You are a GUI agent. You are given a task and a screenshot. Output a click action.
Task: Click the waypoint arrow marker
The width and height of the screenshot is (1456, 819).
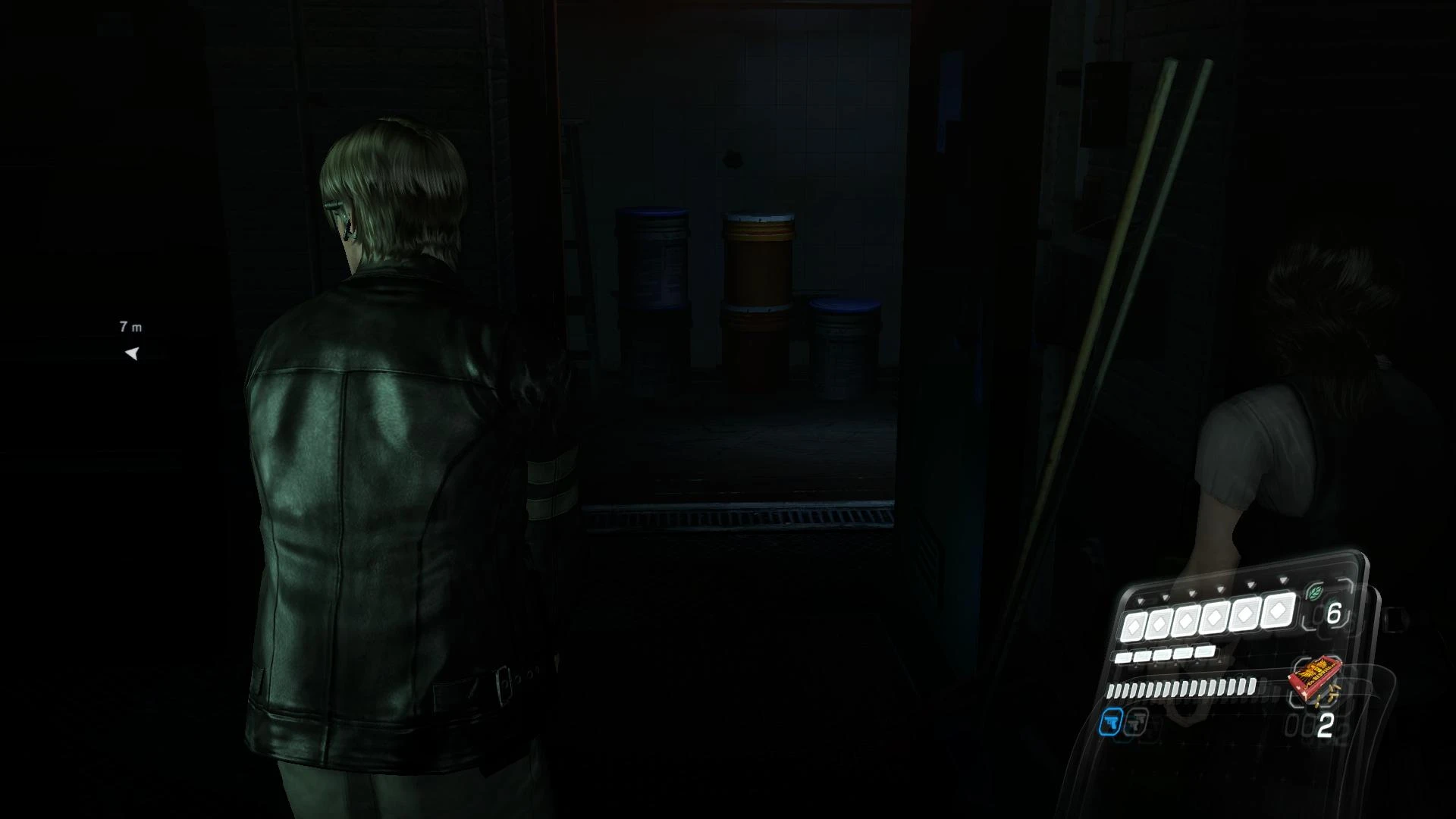[x=132, y=352]
